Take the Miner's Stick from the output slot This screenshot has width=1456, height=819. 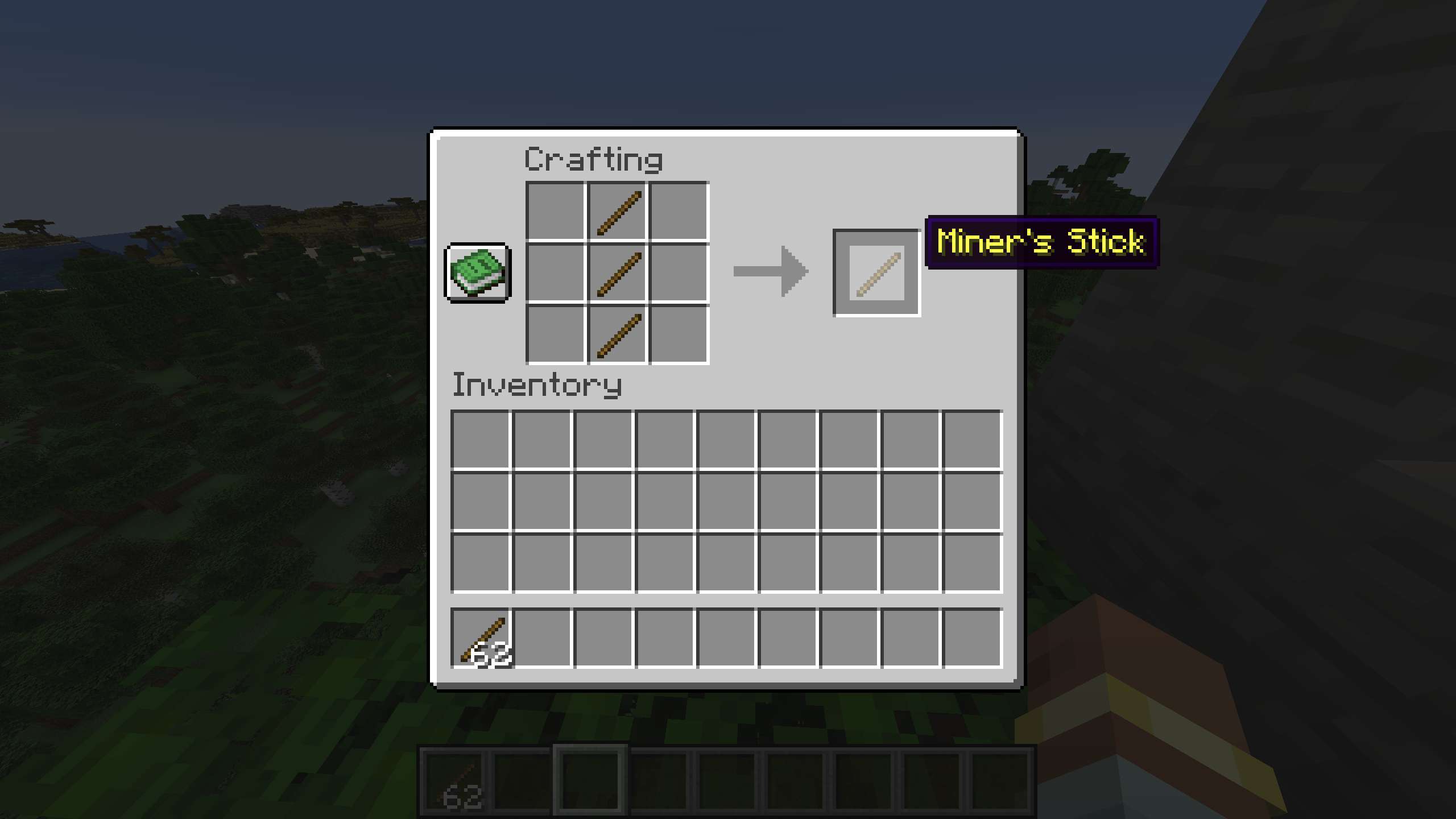point(876,273)
